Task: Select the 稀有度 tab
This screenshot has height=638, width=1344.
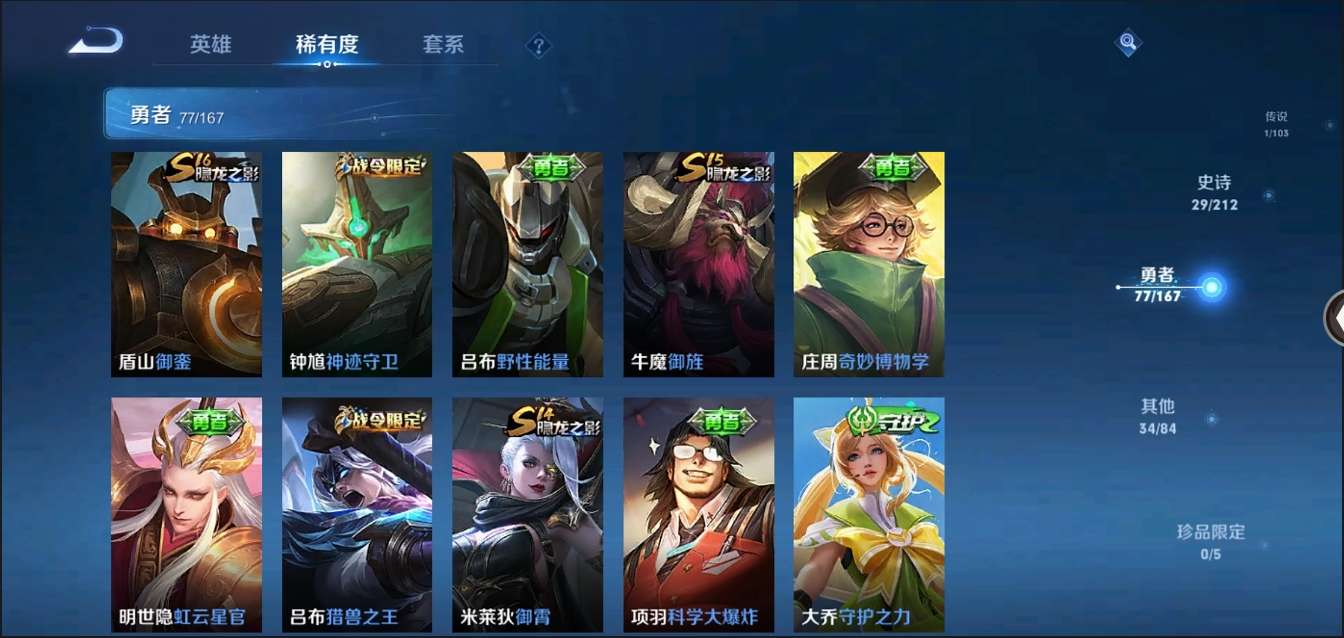Action: pos(327,45)
